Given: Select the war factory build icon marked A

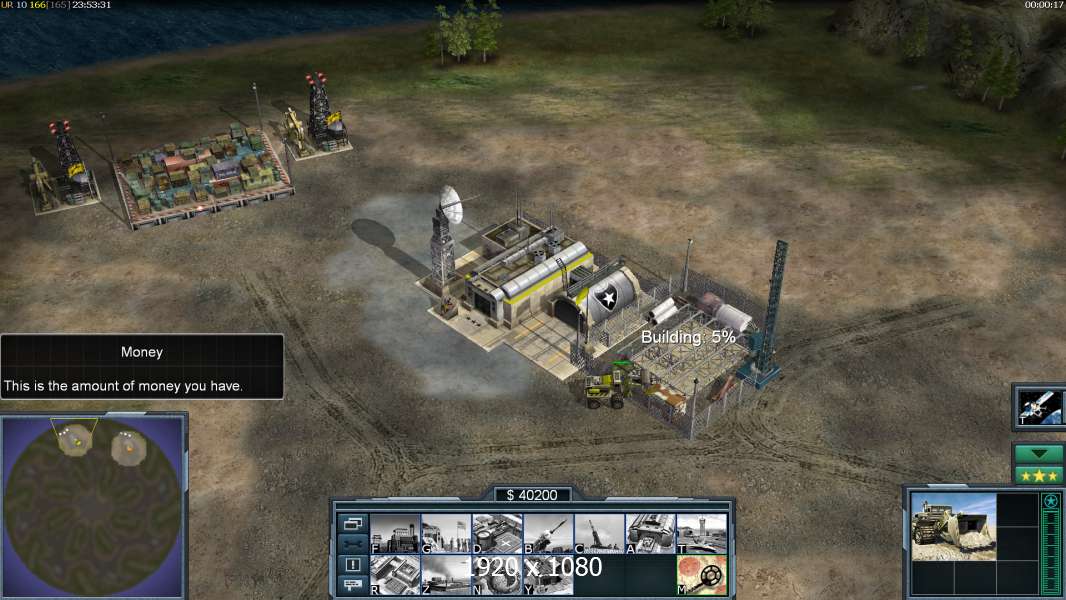Looking at the screenshot, I should (x=650, y=533).
